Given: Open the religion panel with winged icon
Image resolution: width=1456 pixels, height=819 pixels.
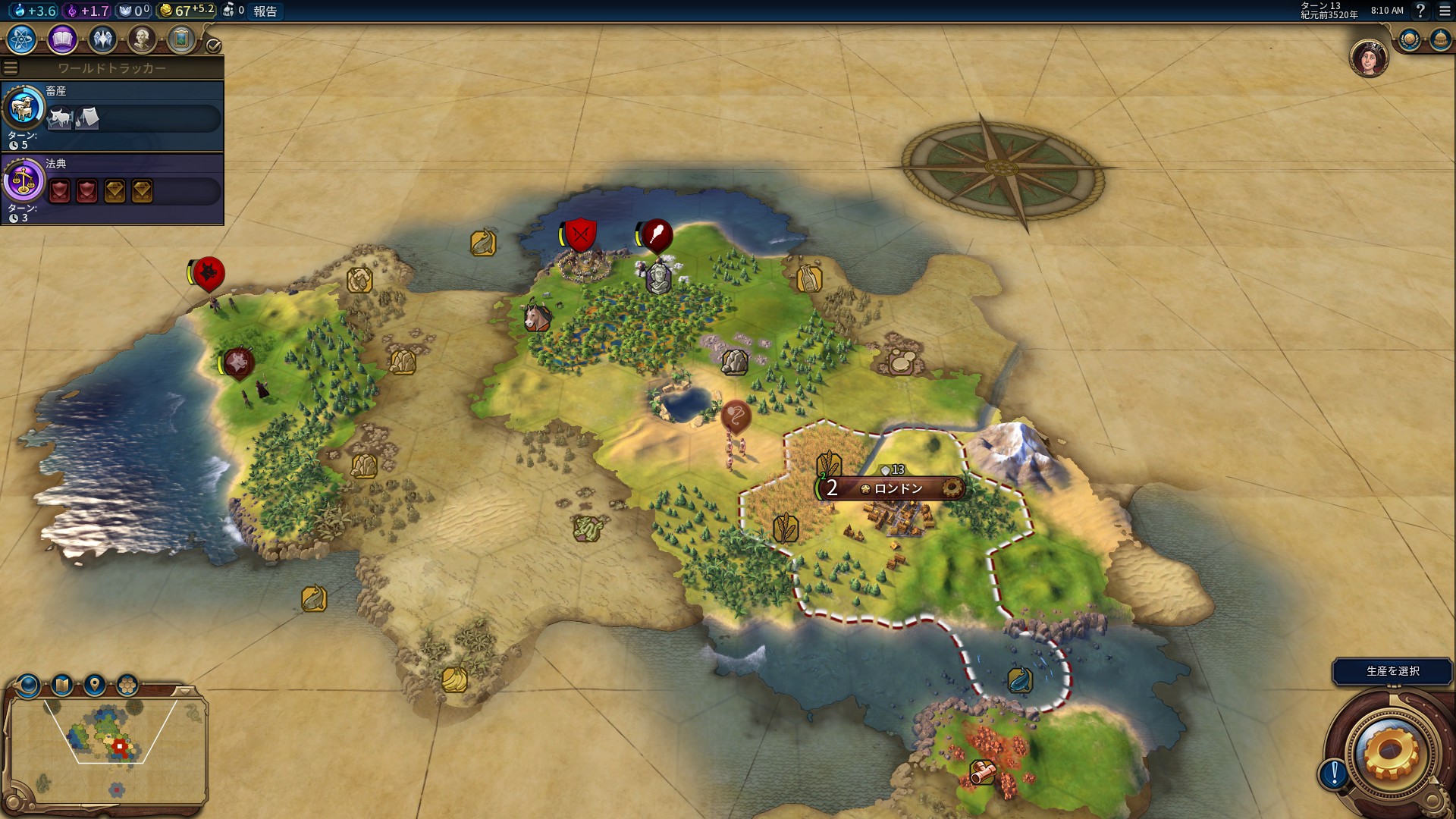Looking at the screenshot, I should [x=102, y=39].
